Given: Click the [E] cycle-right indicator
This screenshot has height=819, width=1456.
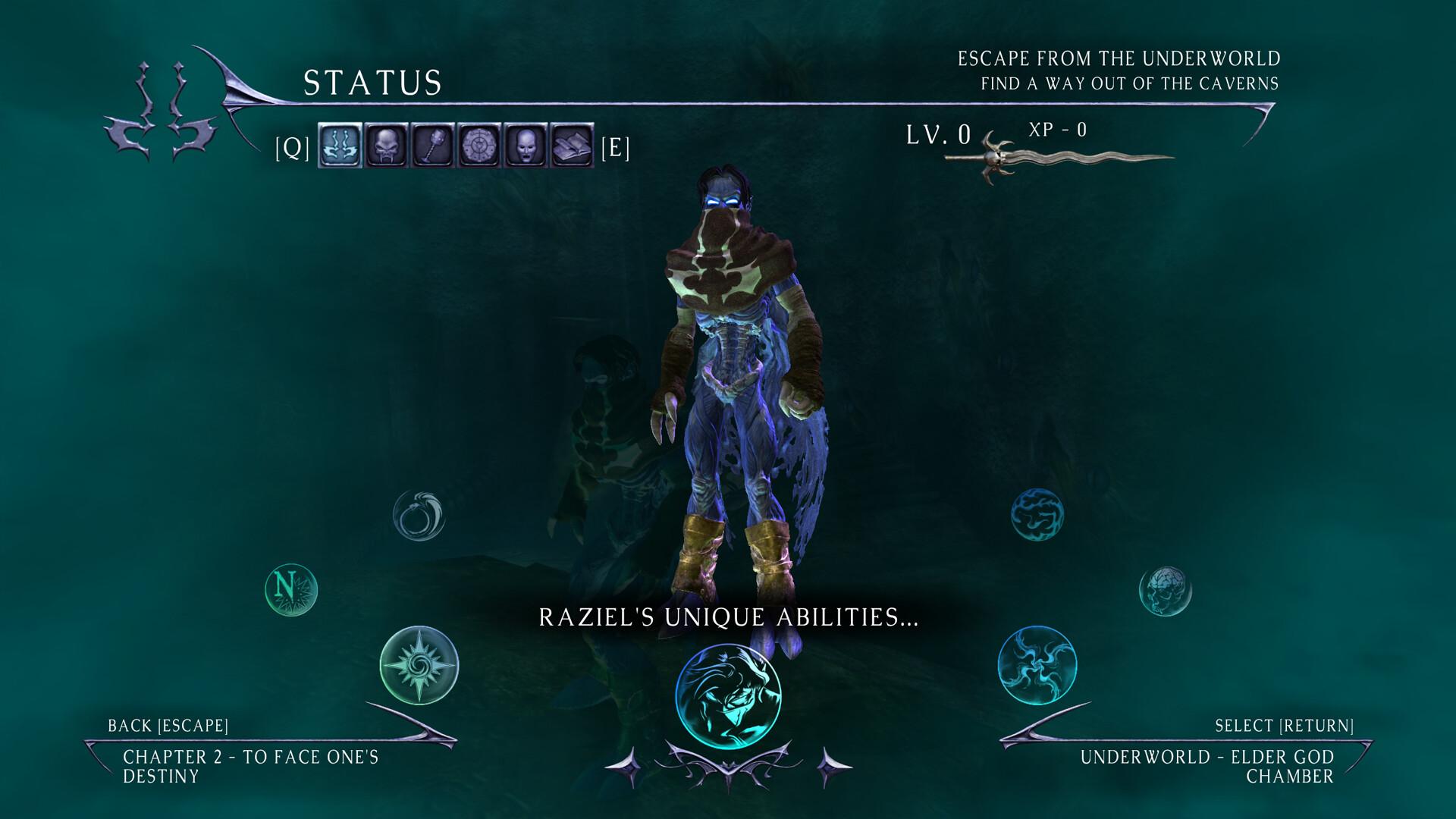Looking at the screenshot, I should [614, 149].
